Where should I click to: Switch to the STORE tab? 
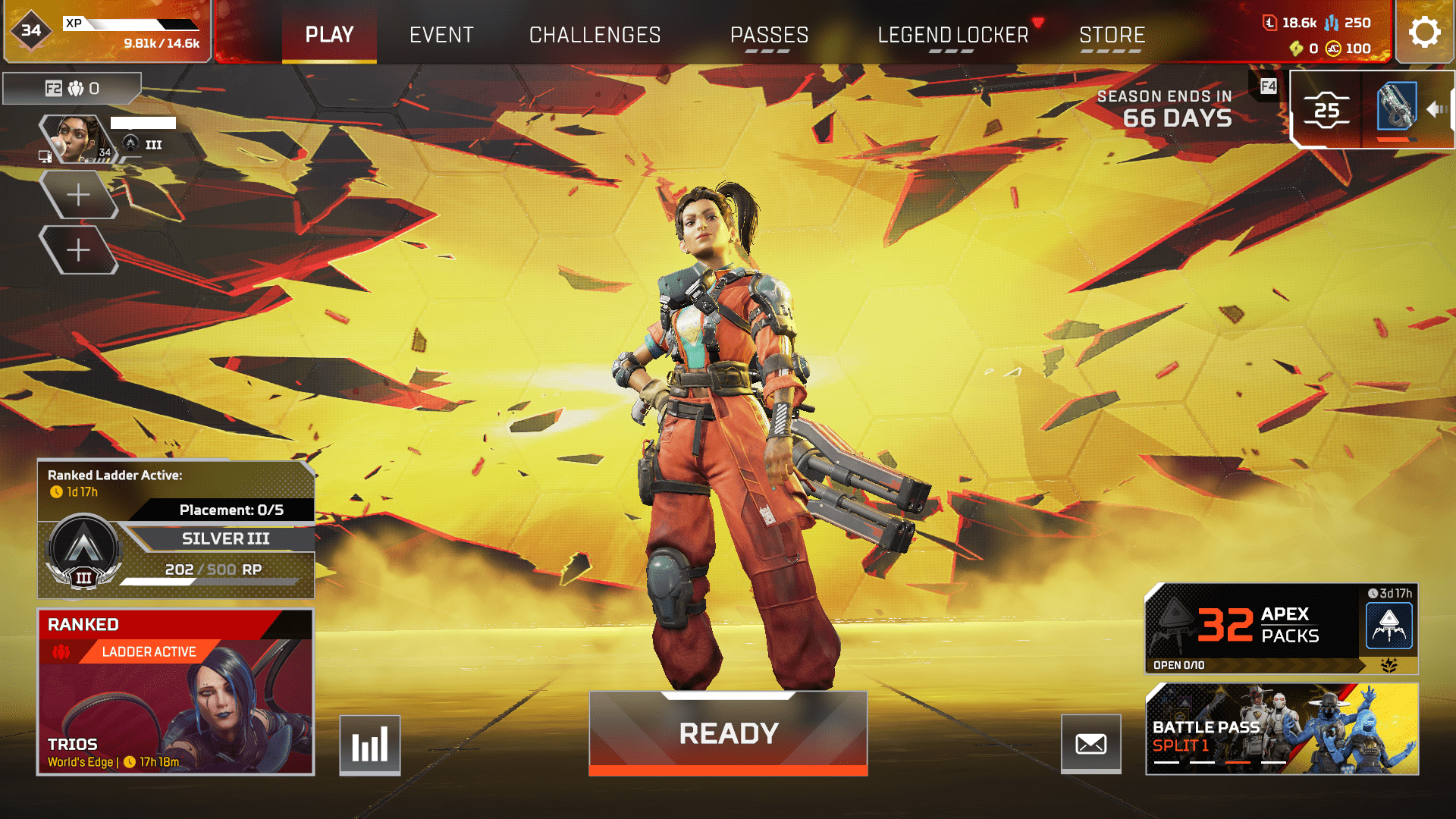[1112, 34]
